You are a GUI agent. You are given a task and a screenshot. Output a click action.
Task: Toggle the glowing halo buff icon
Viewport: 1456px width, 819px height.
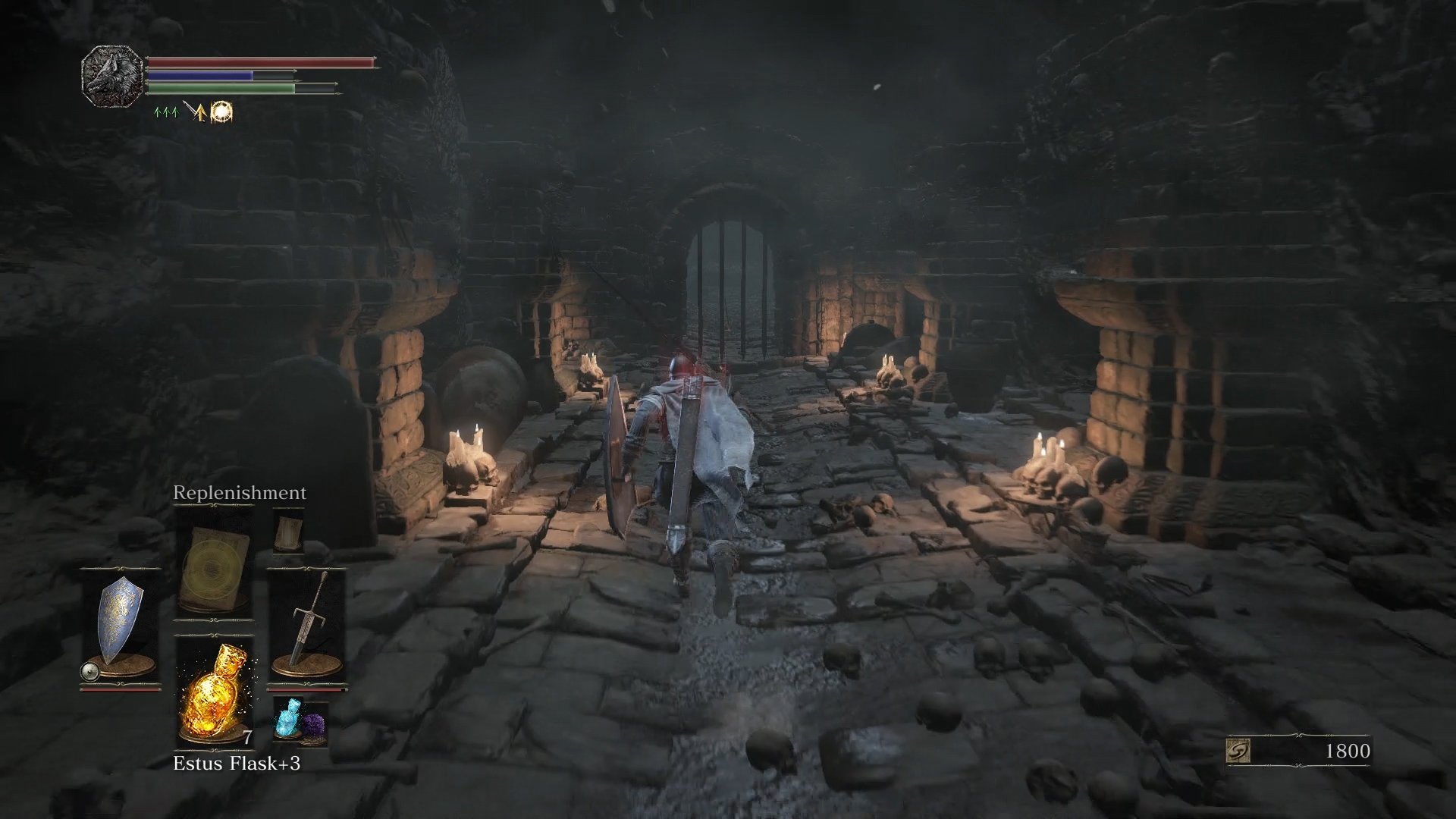point(222,112)
